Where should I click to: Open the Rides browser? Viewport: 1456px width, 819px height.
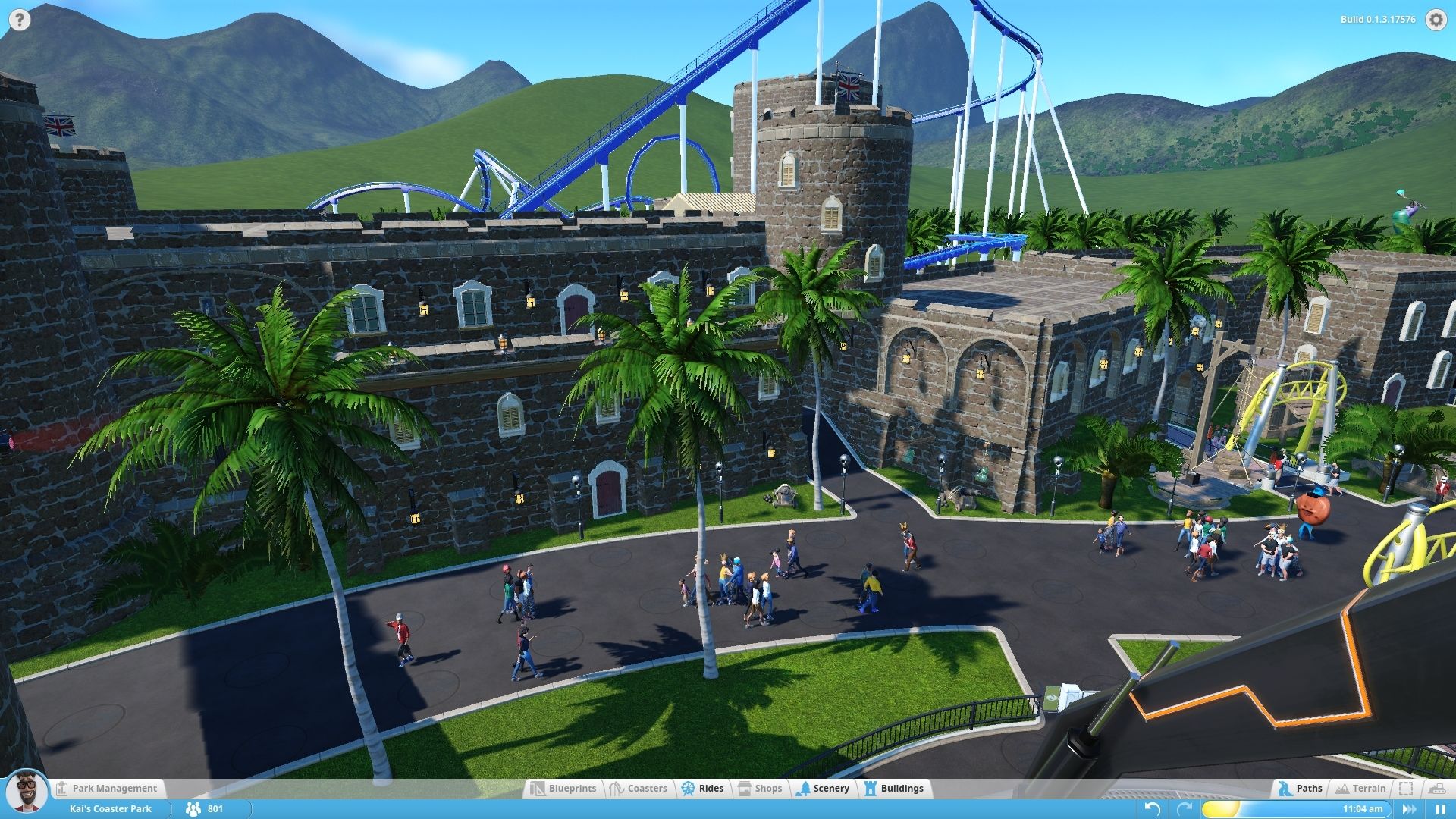pos(702,789)
